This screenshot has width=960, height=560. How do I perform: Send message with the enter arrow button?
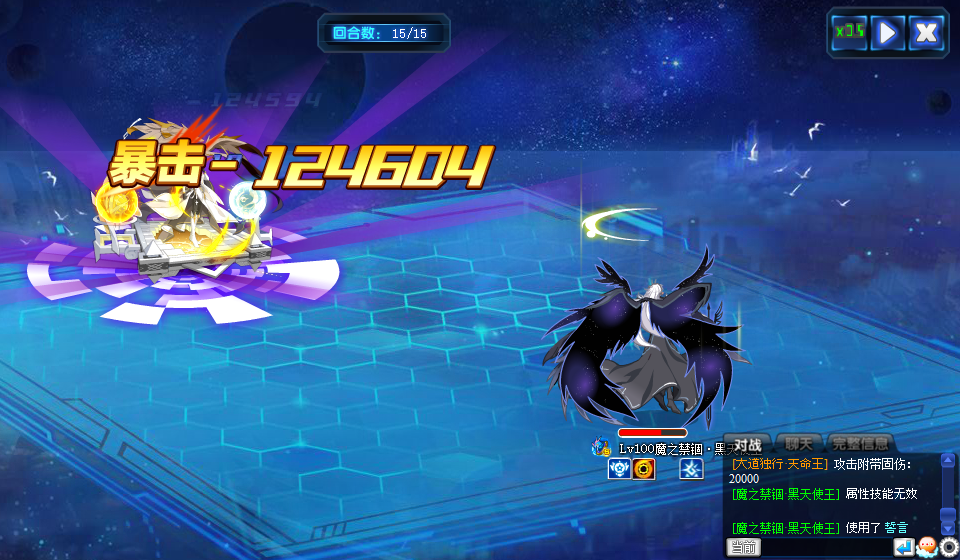coord(904,547)
